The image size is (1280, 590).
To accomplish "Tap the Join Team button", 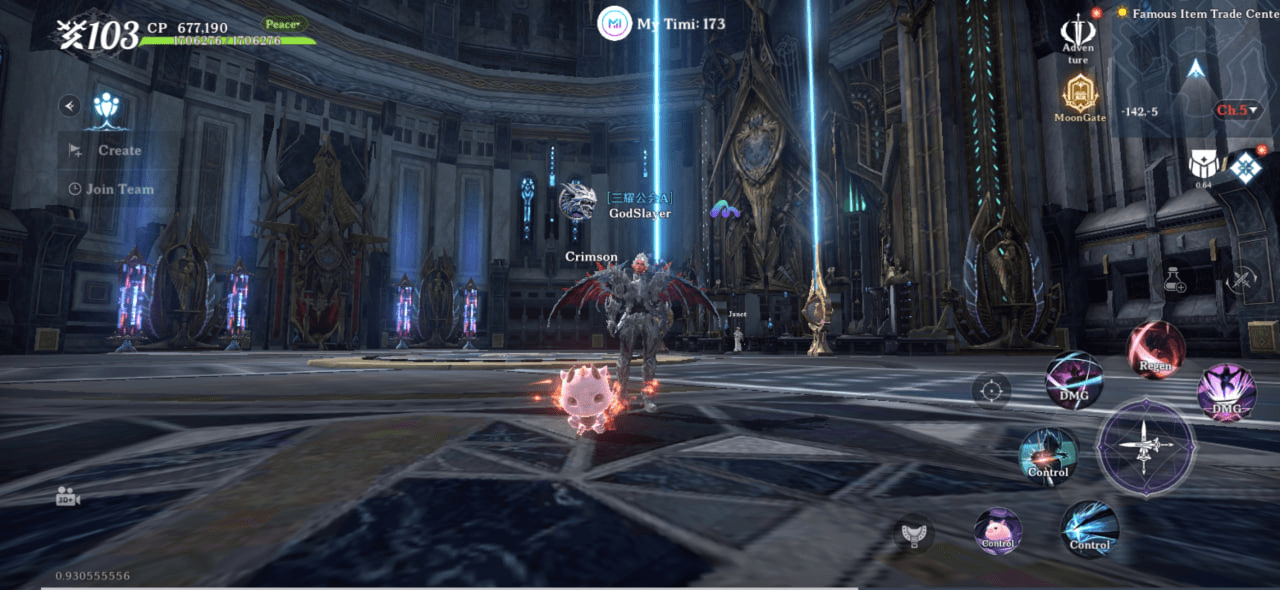I will (x=110, y=189).
